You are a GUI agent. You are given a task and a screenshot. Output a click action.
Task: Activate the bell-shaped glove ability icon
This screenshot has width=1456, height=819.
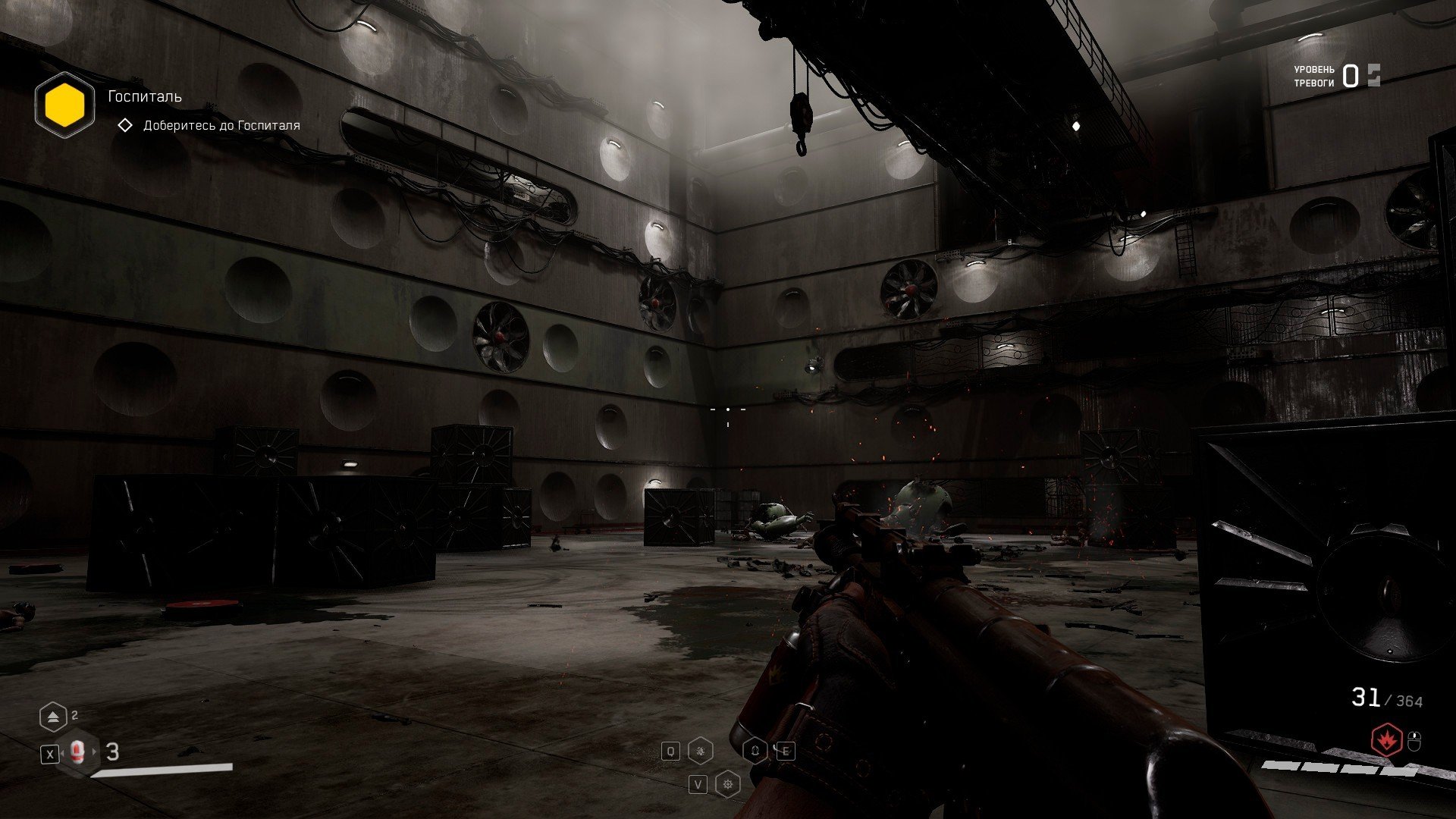[x=755, y=752]
